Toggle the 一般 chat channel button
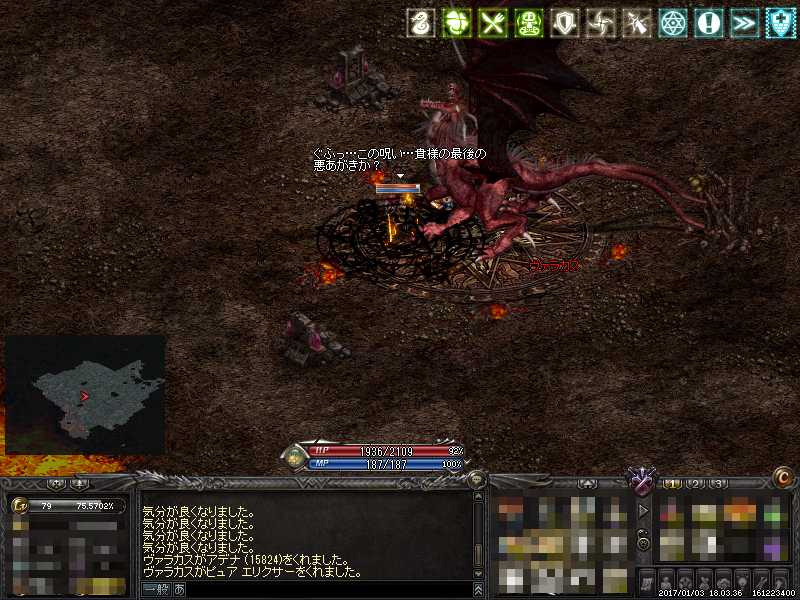 [x=155, y=590]
